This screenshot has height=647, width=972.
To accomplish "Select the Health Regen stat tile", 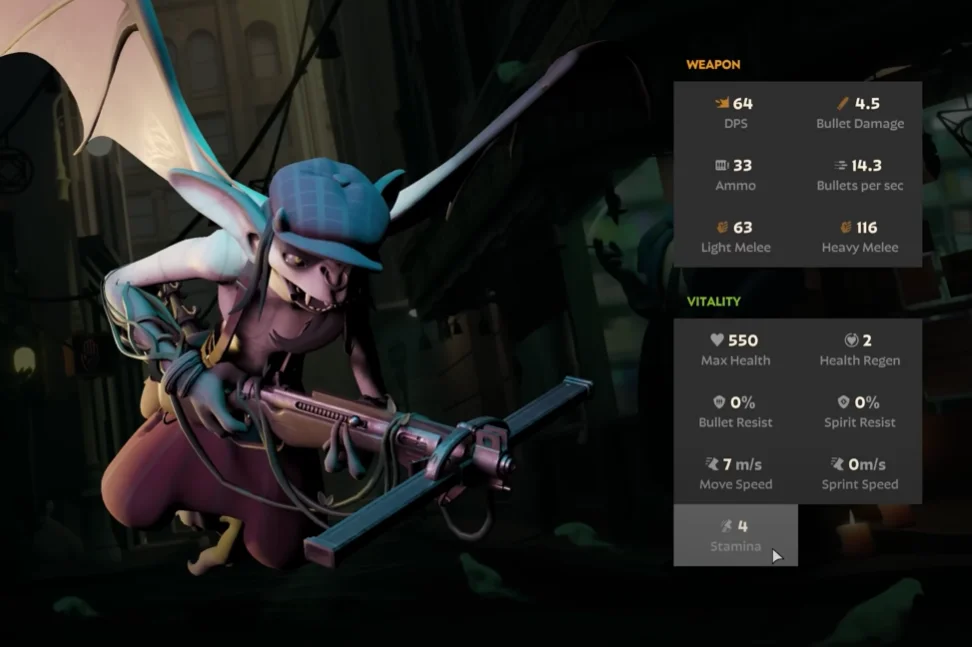I will [860, 350].
